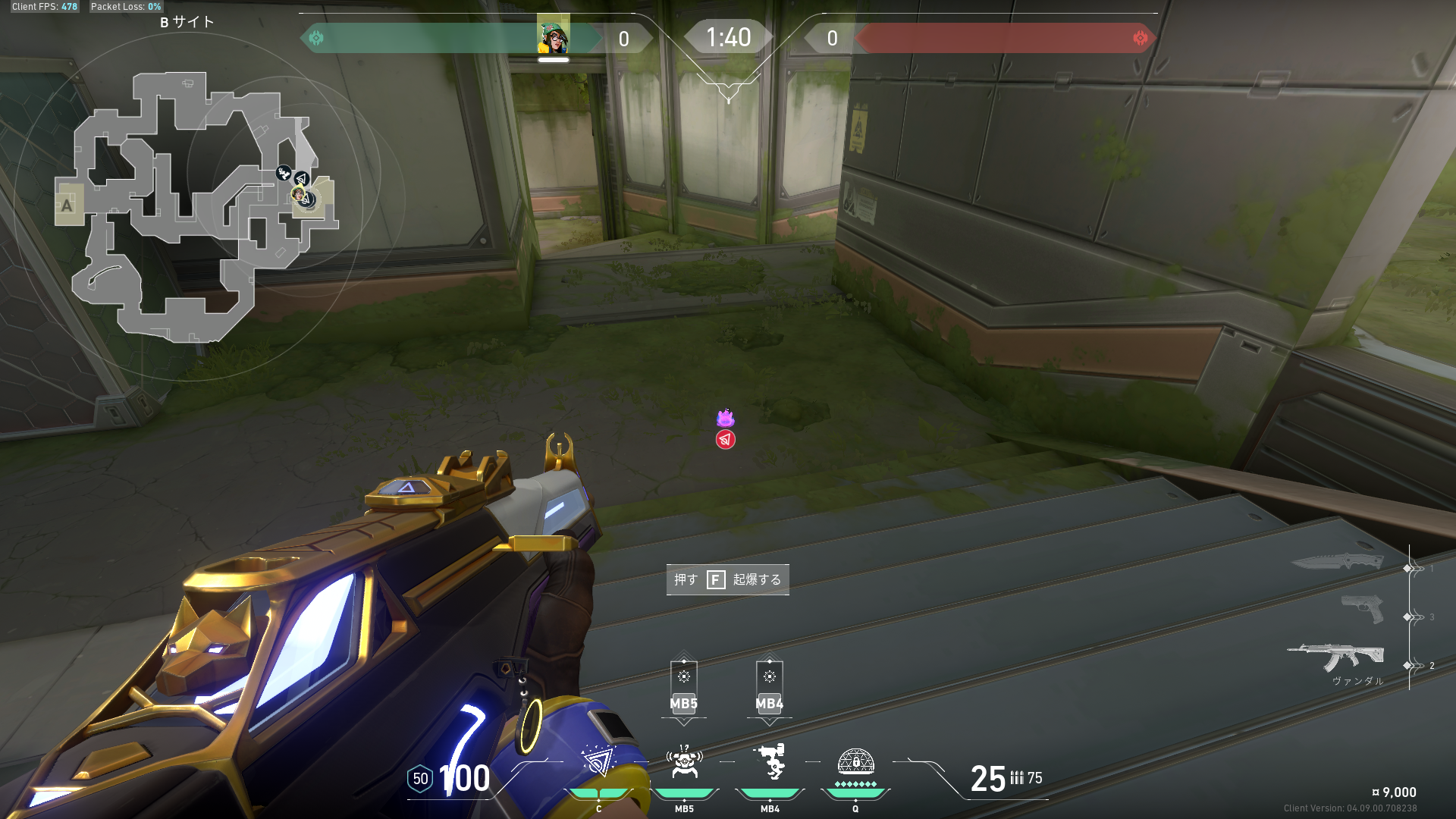The image size is (1456, 819).
Task: Activate the Turret ability icon
Action: 770,762
